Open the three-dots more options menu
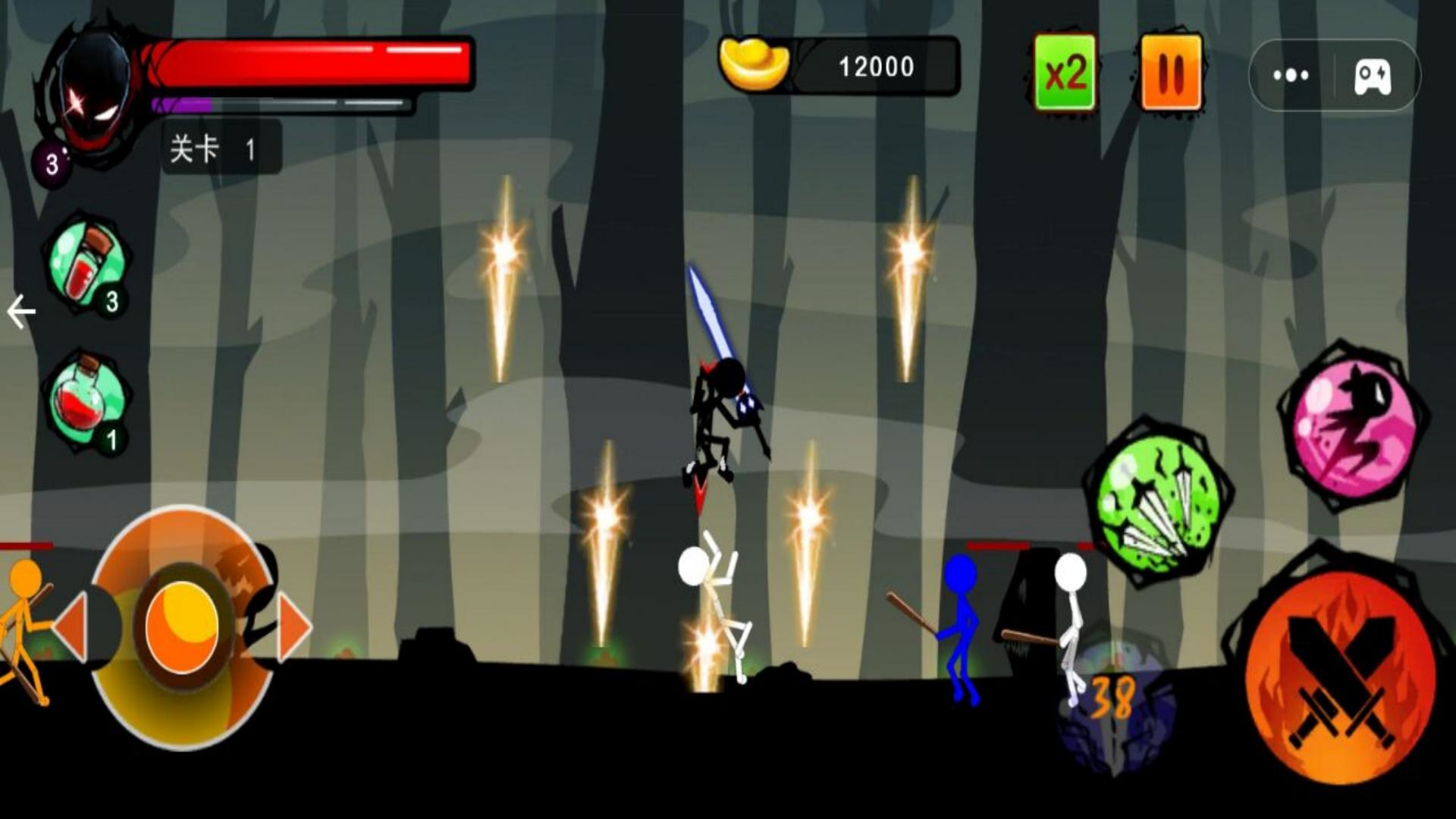 [1291, 75]
